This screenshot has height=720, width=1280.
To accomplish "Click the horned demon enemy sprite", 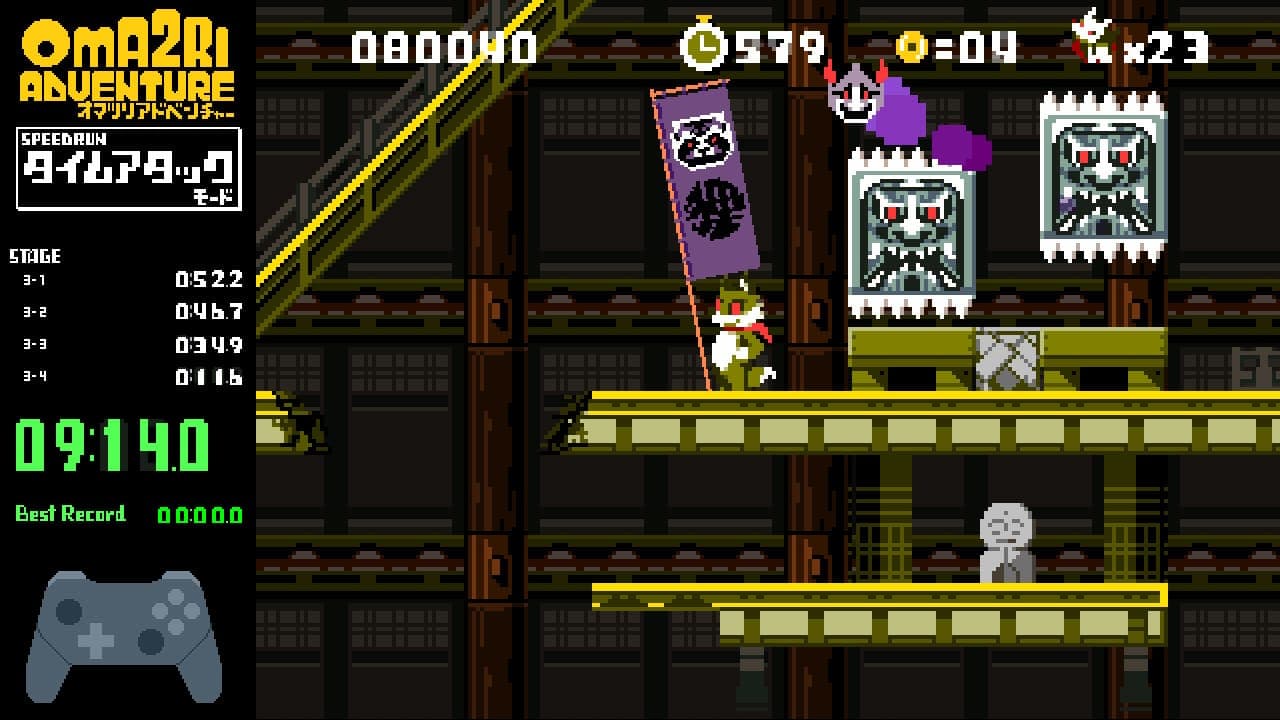I will (x=852, y=95).
